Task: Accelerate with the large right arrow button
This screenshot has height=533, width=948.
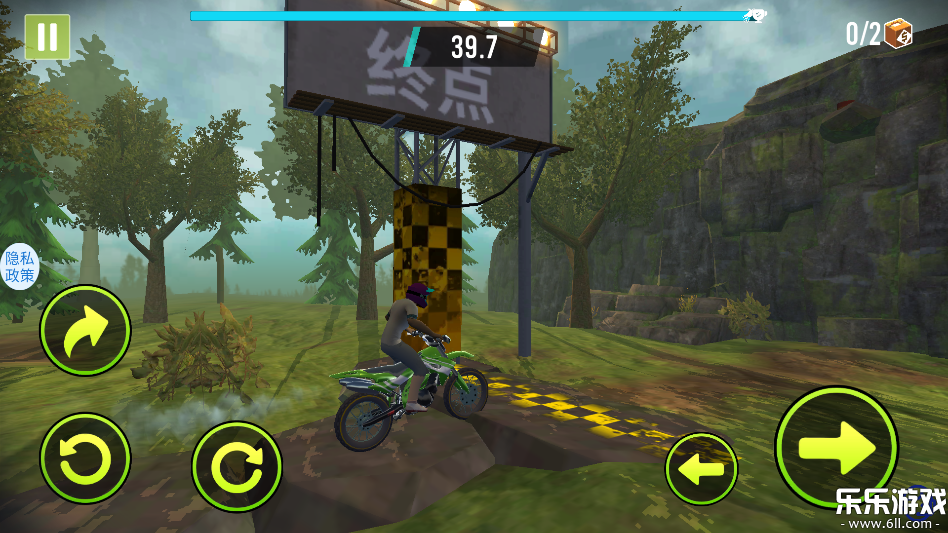Action: tap(836, 446)
